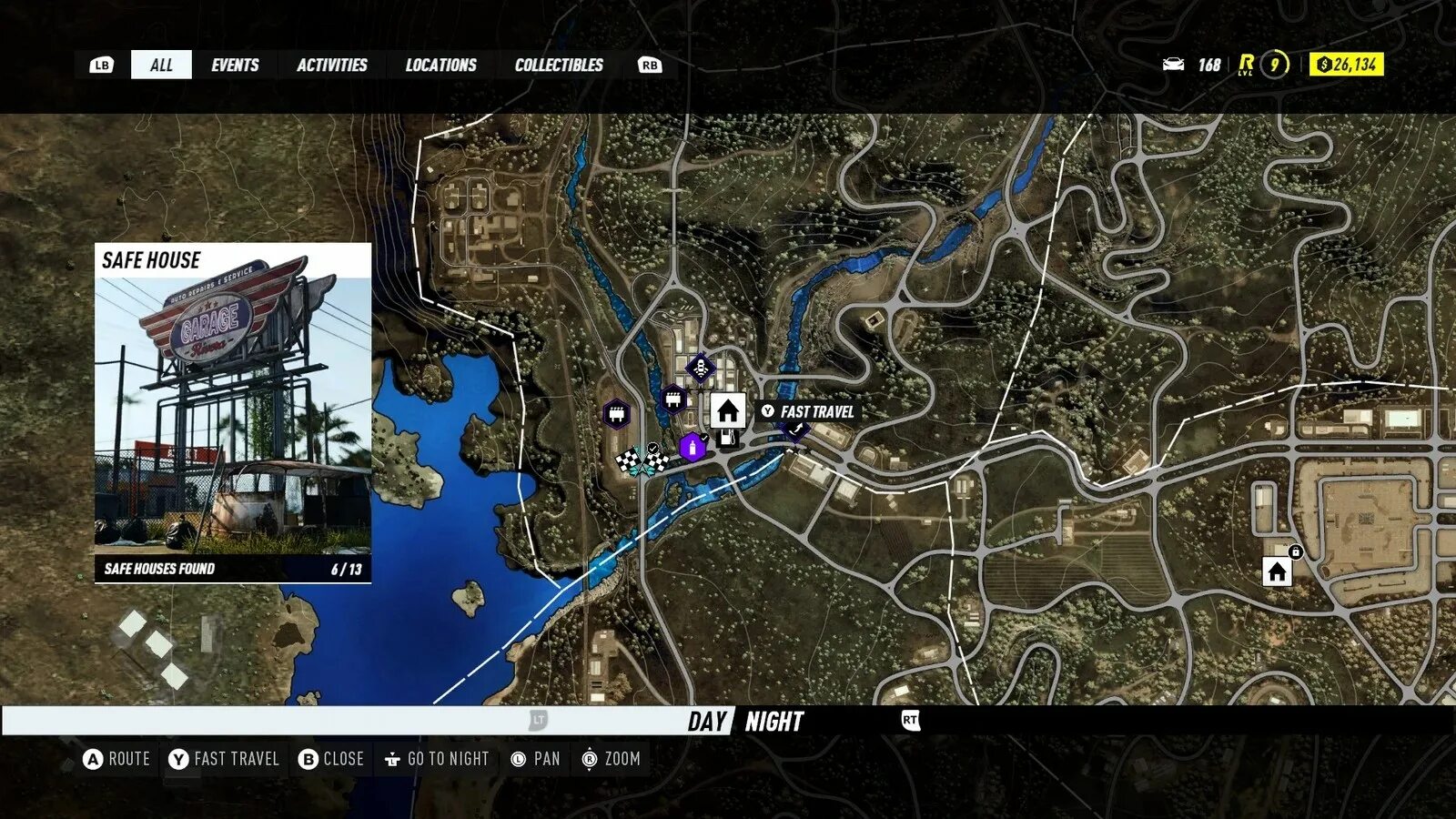Select the checkered flags race marker
The height and width of the screenshot is (819, 1456).
point(642,460)
